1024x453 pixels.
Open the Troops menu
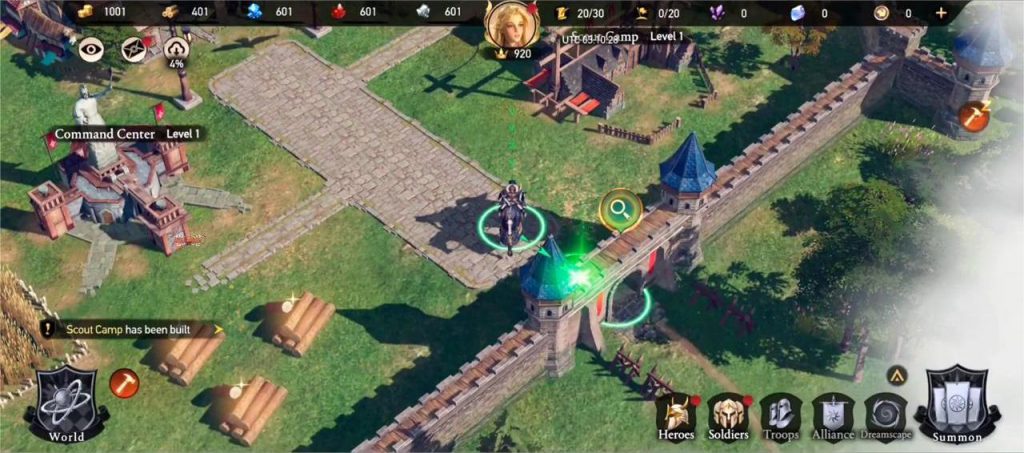pos(781,415)
